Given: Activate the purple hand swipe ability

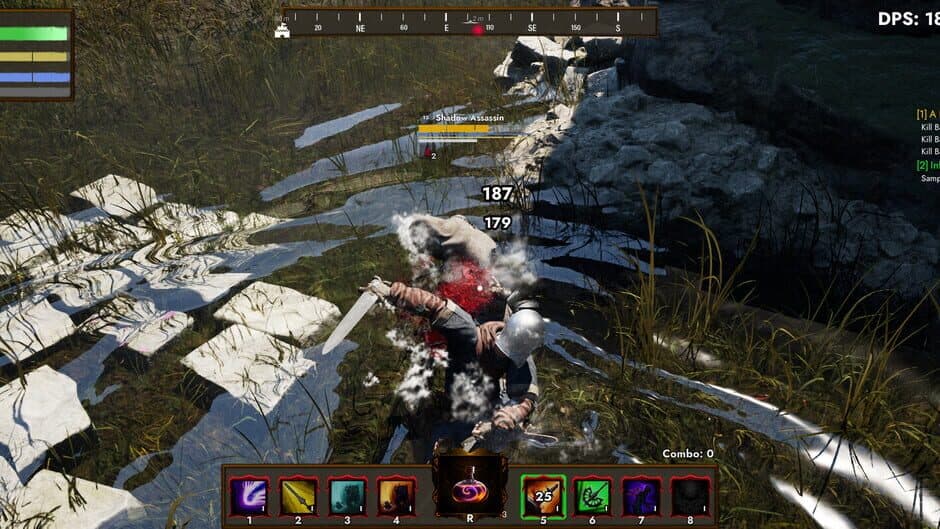Looking at the screenshot, I should point(249,495).
